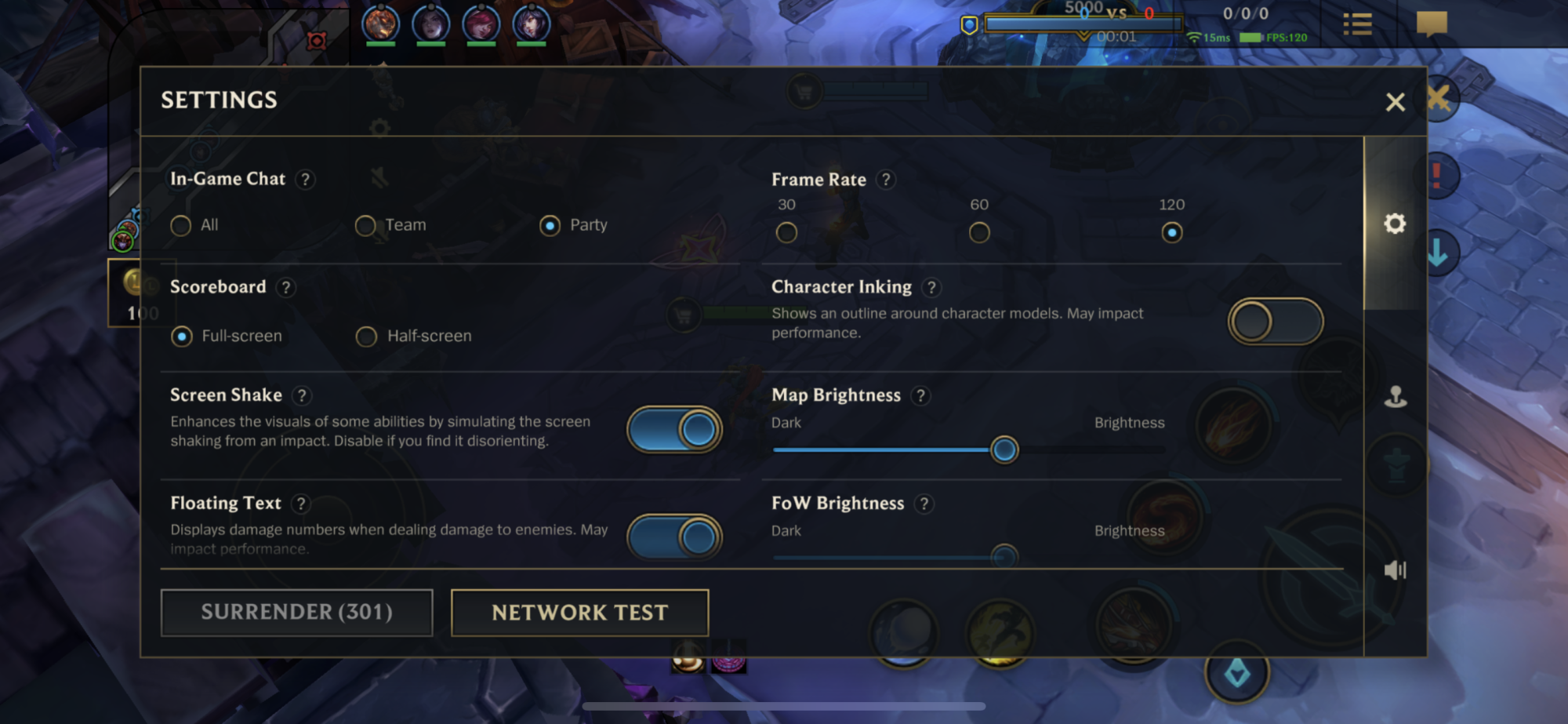Close the Settings panel
This screenshot has height=724, width=1568.
pyautogui.click(x=1395, y=102)
